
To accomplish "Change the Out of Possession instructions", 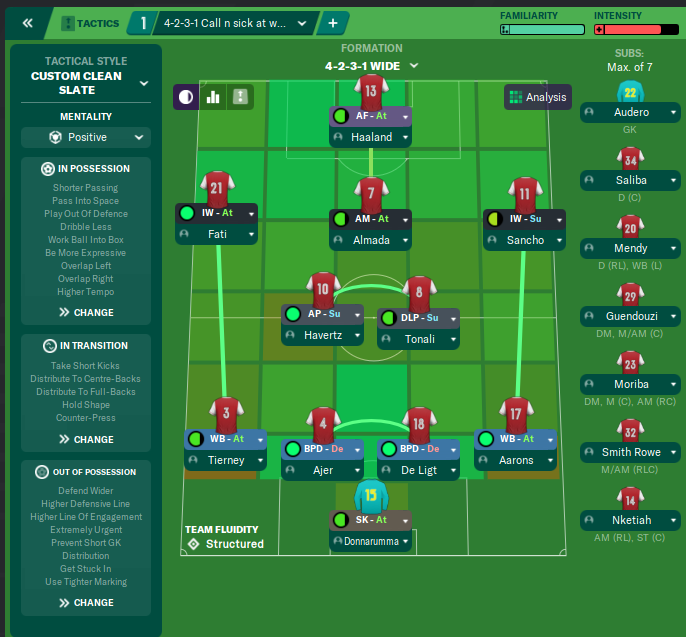I will tap(84, 603).
